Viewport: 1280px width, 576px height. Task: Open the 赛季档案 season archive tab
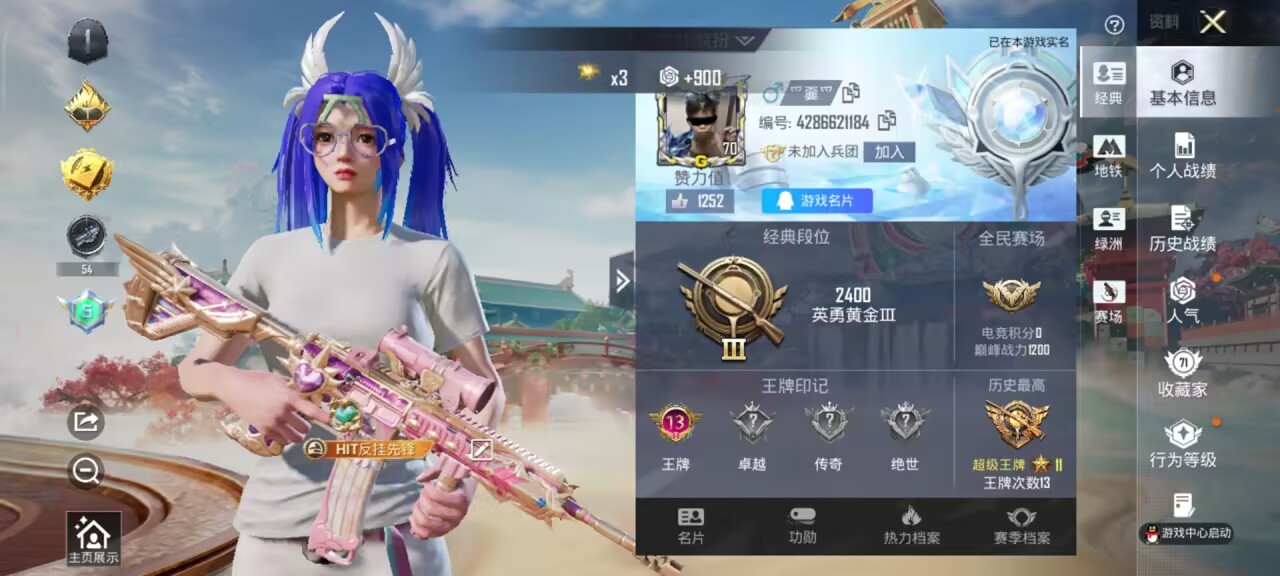(x=1021, y=526)
